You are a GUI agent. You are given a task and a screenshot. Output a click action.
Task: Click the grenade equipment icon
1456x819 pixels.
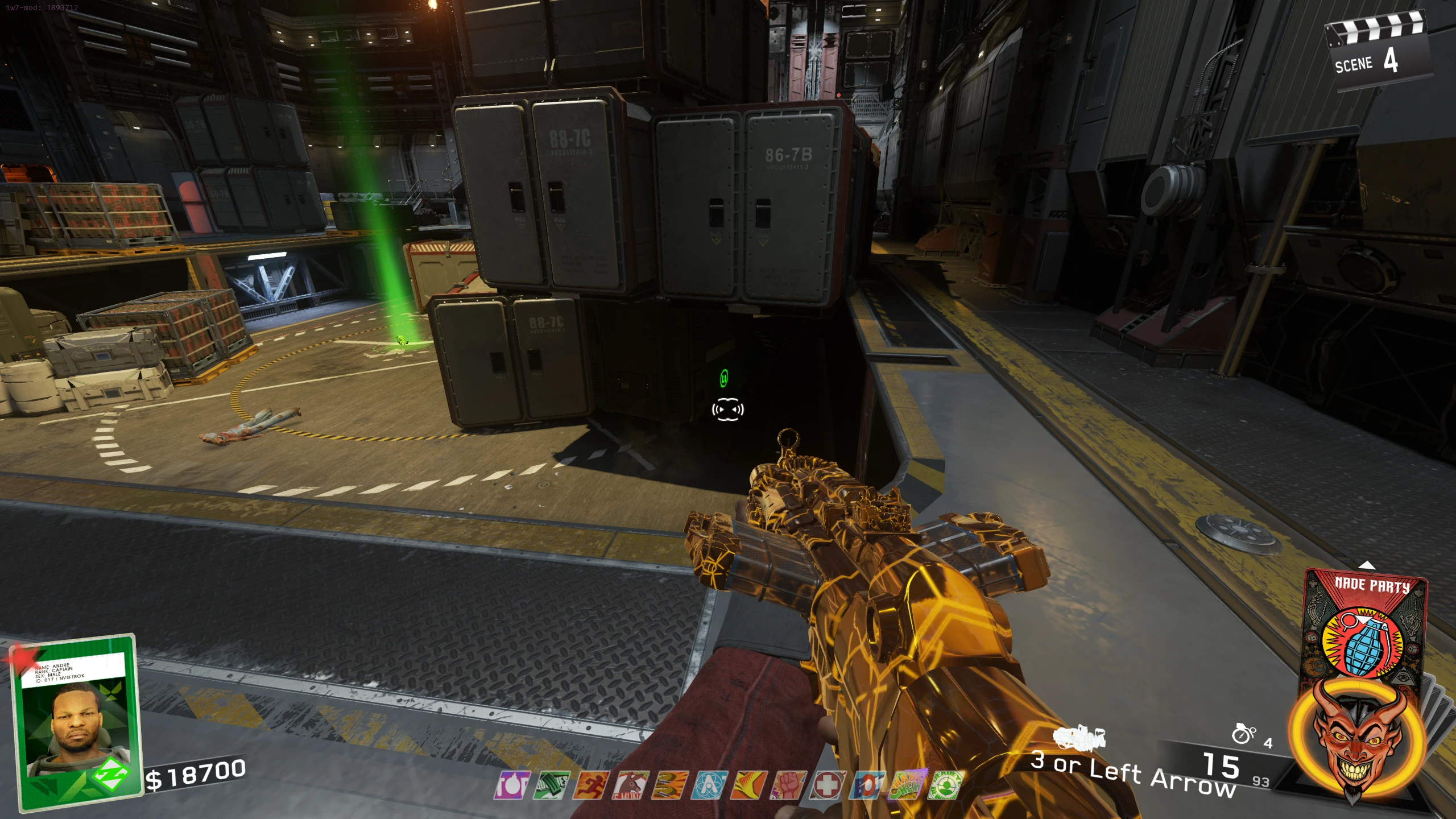[1243, 734]
